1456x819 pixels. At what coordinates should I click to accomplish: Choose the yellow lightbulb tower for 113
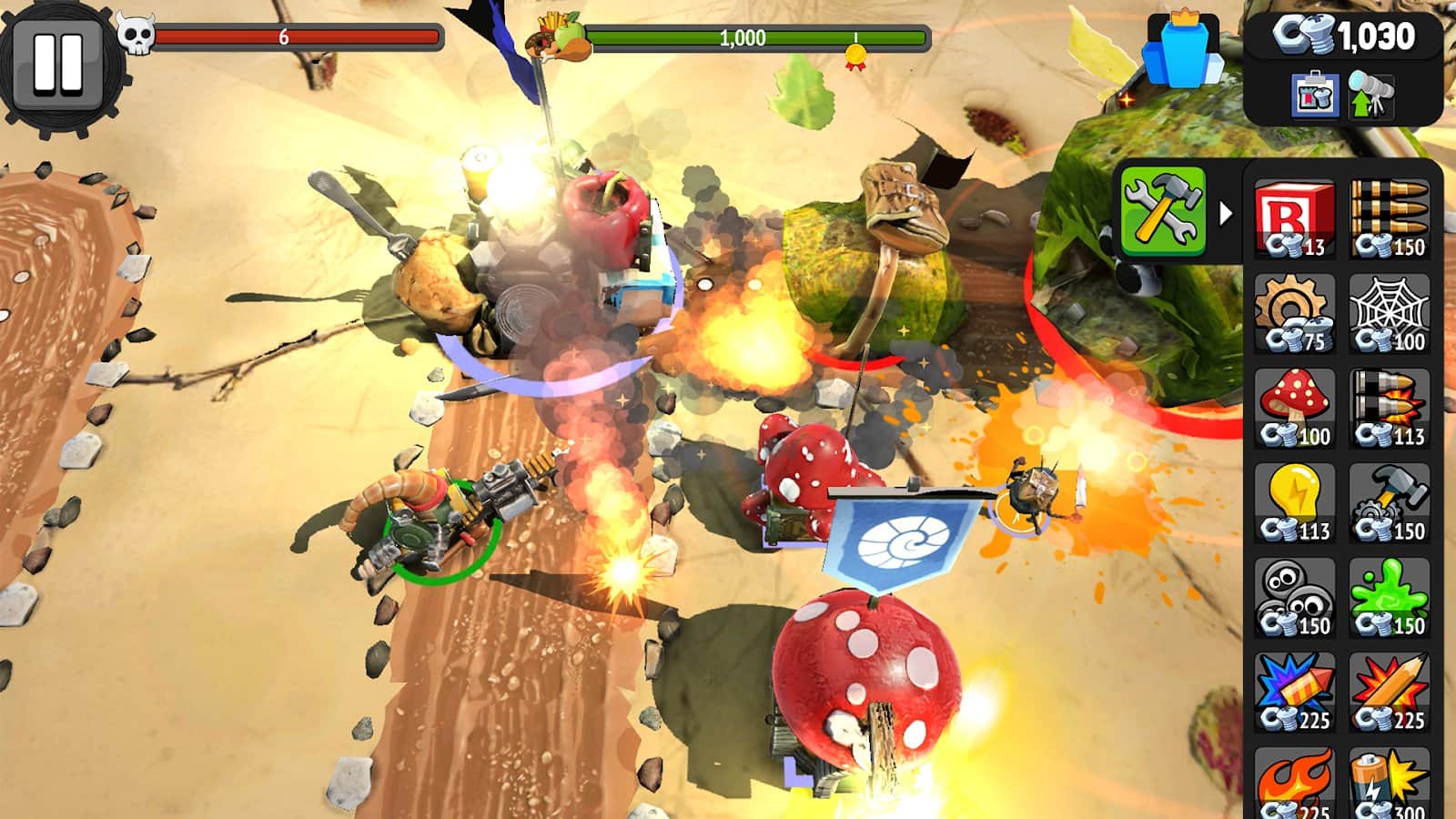[x=1294, y=502]
